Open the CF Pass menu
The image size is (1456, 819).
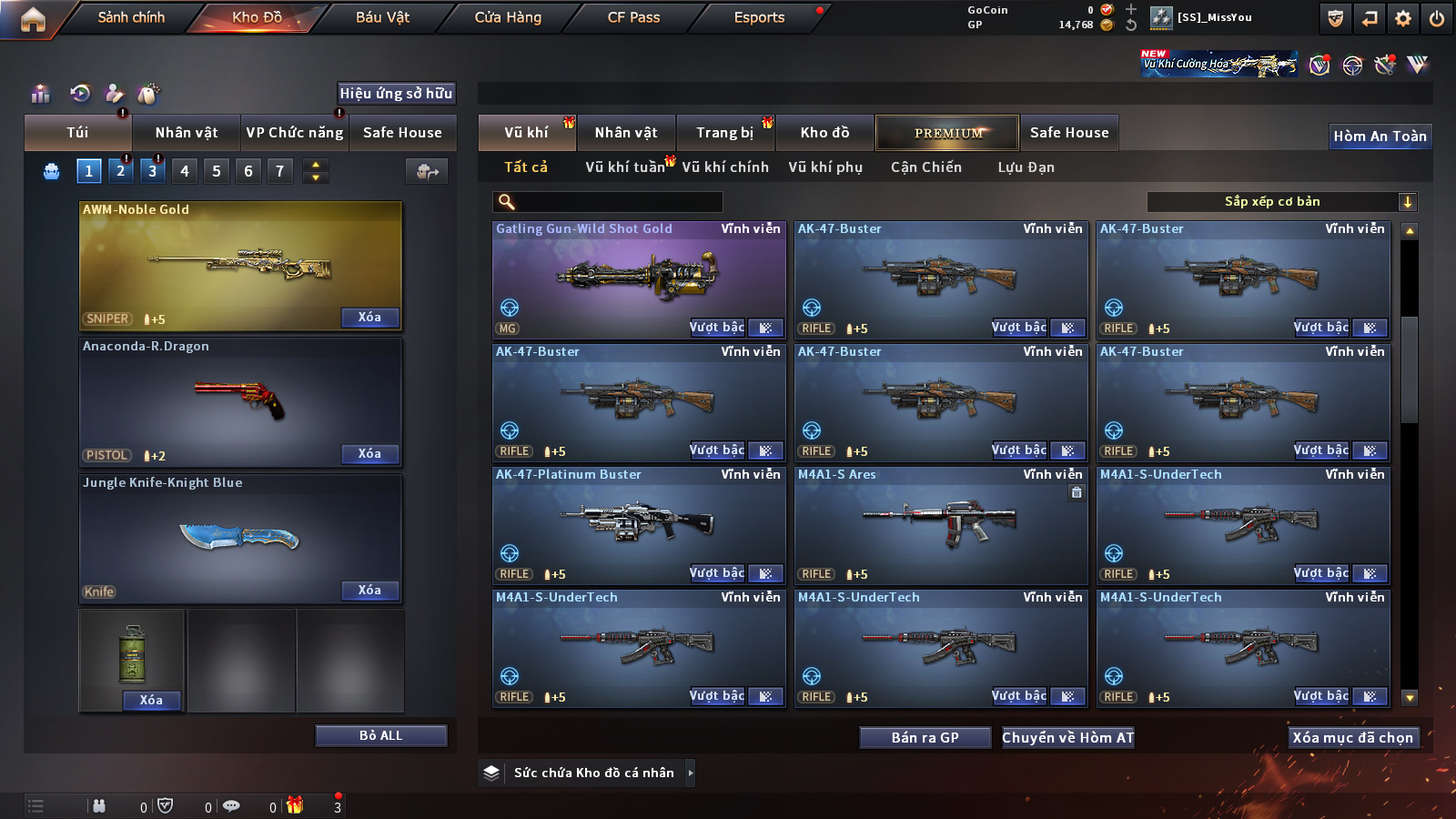click(x=633, y=17)
